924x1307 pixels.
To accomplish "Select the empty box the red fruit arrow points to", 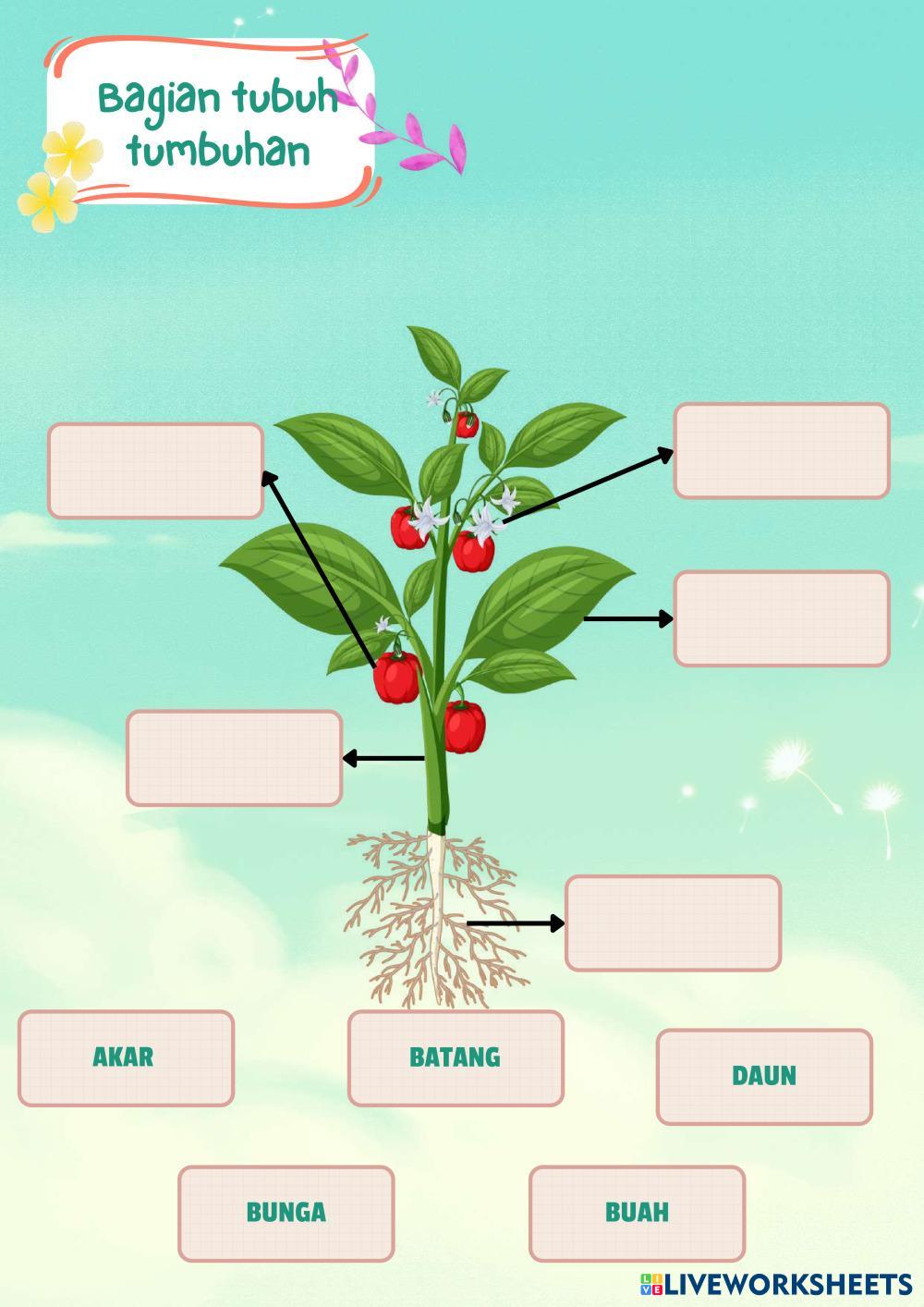I will (x=155, y=470).
